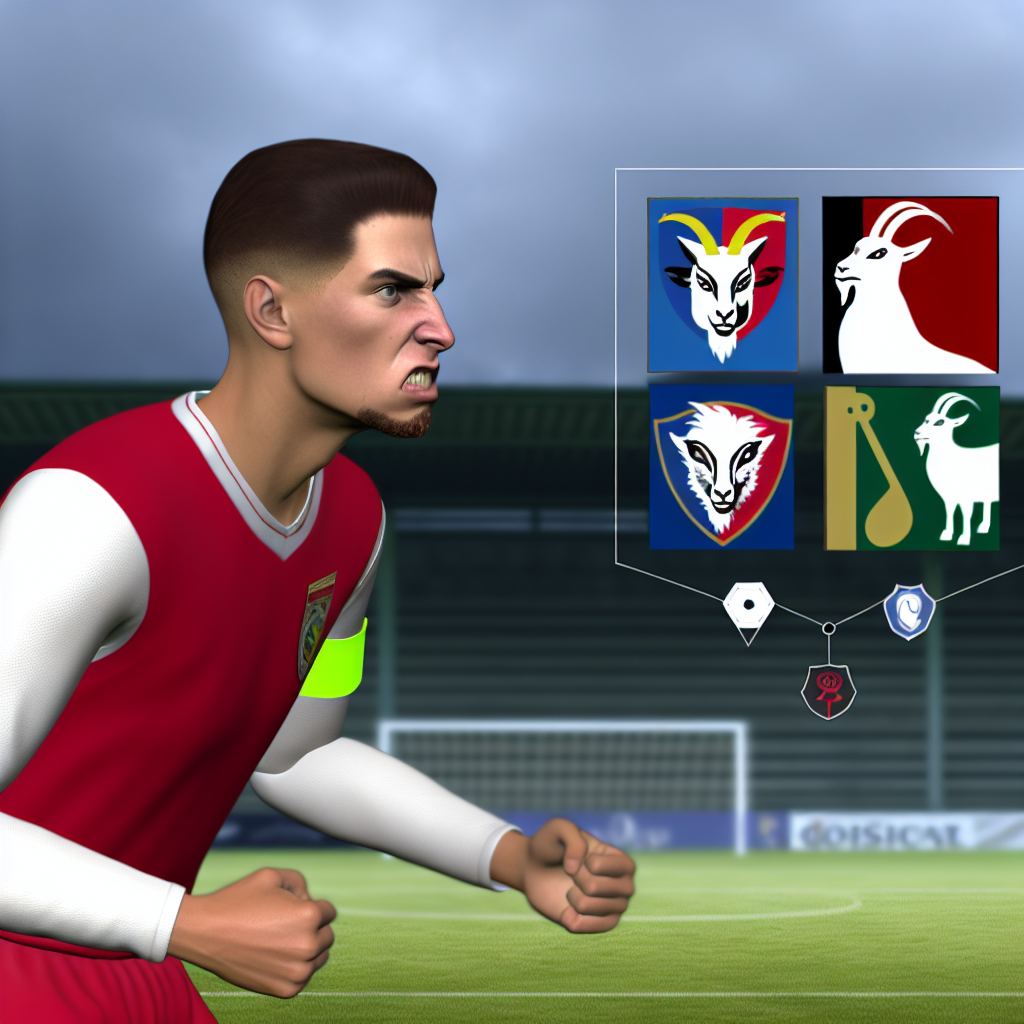1024x1024 pixels.
Task: Select the green and gold goat crest
Action: tap(912, 467)
